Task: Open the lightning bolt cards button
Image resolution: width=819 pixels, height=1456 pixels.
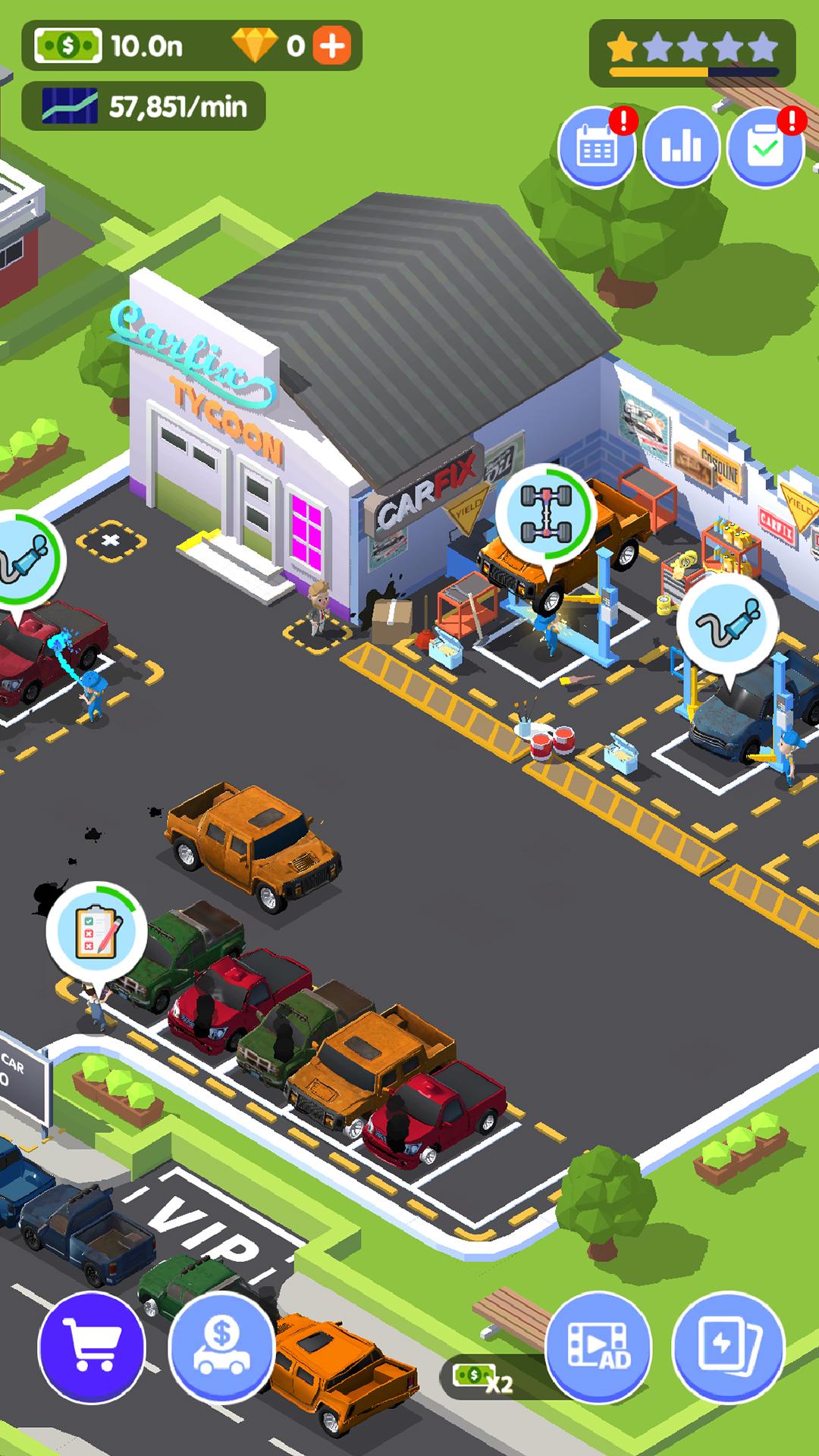Action: pyautogui.click(x=728, y=1348)
